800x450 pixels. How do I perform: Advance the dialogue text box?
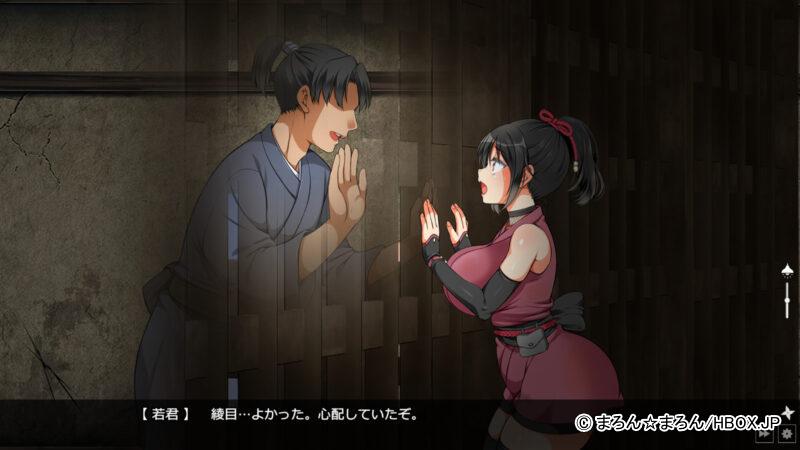[400, 414]
